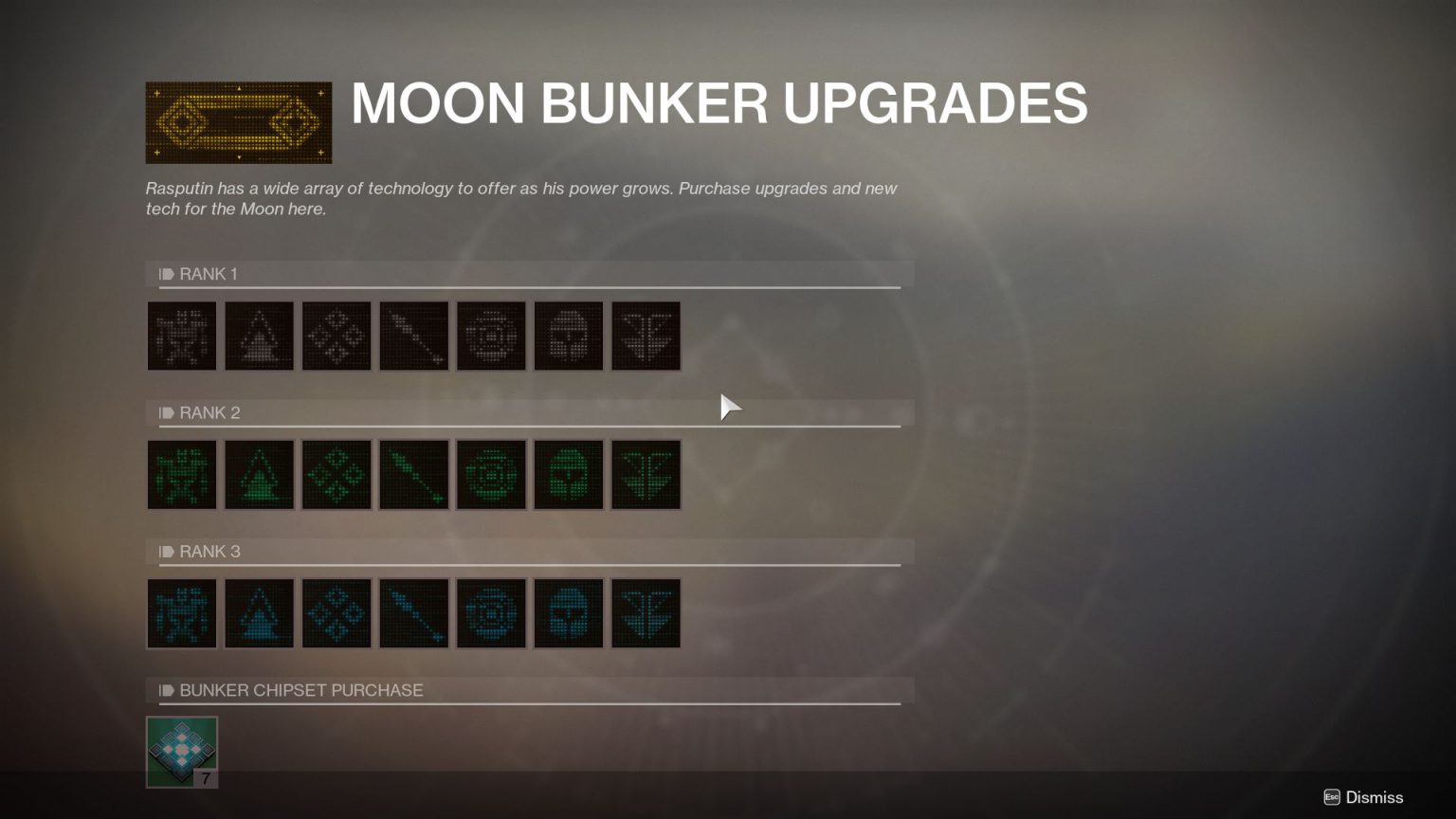Click the green circular target upgrade in Rank 2
1456x819 pixels.
click(491, 474)
